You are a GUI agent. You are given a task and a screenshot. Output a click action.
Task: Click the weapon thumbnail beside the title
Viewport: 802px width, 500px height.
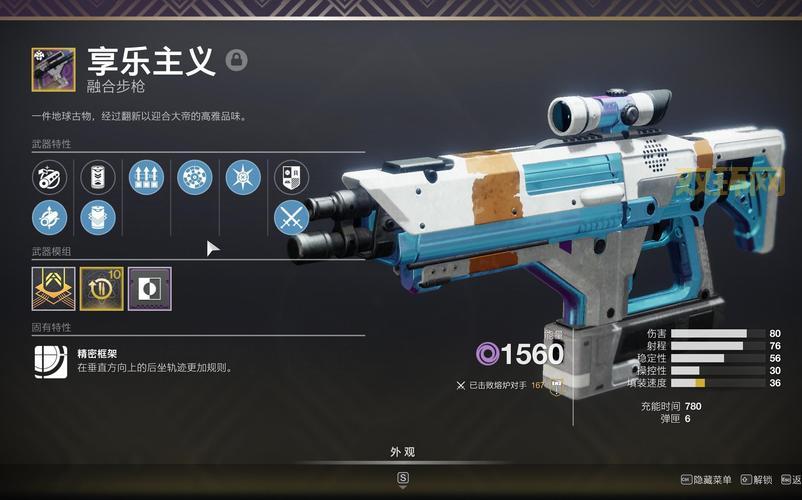coord(52,68)
